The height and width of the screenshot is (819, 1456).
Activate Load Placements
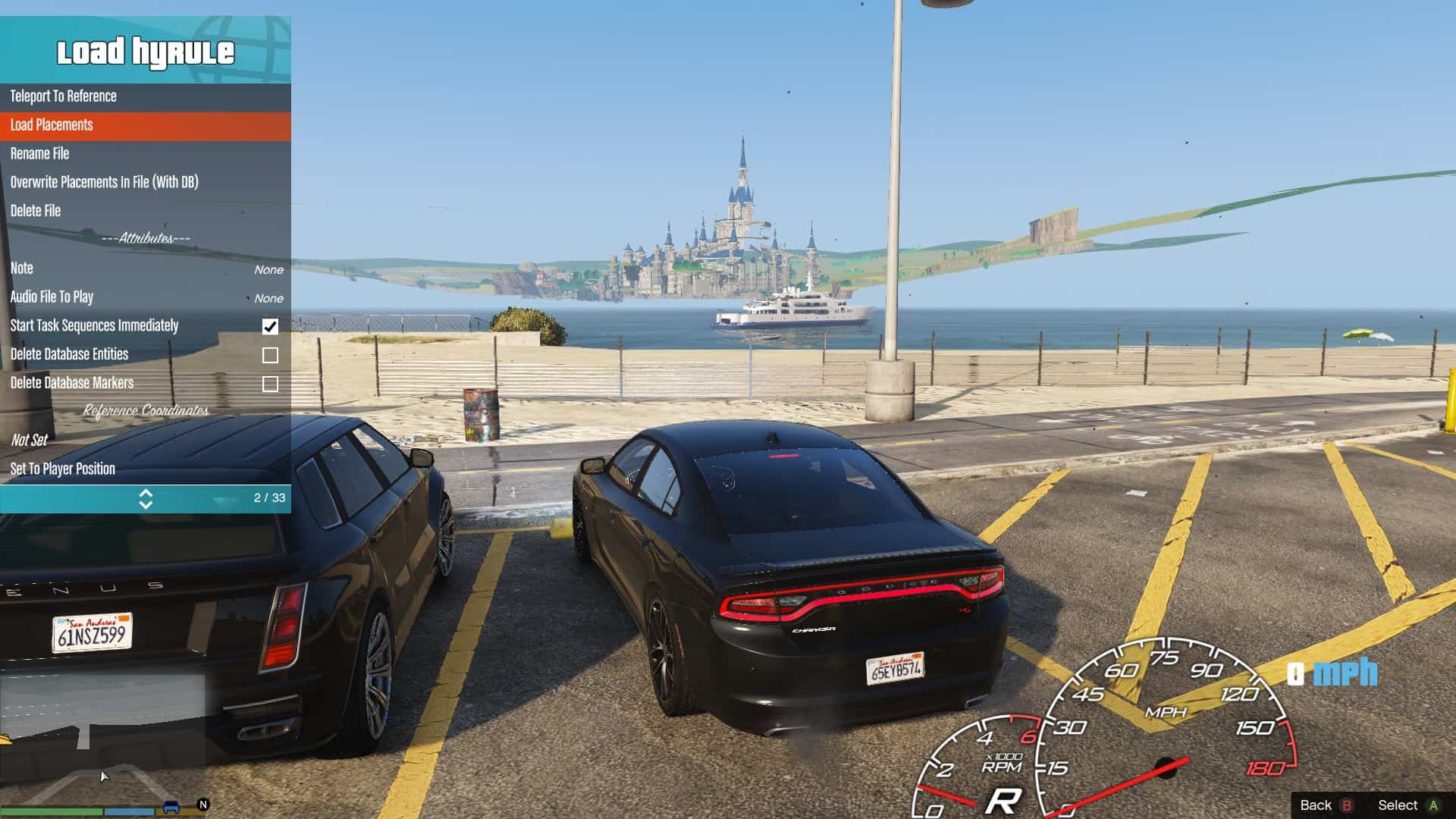(x=51, y=125)
